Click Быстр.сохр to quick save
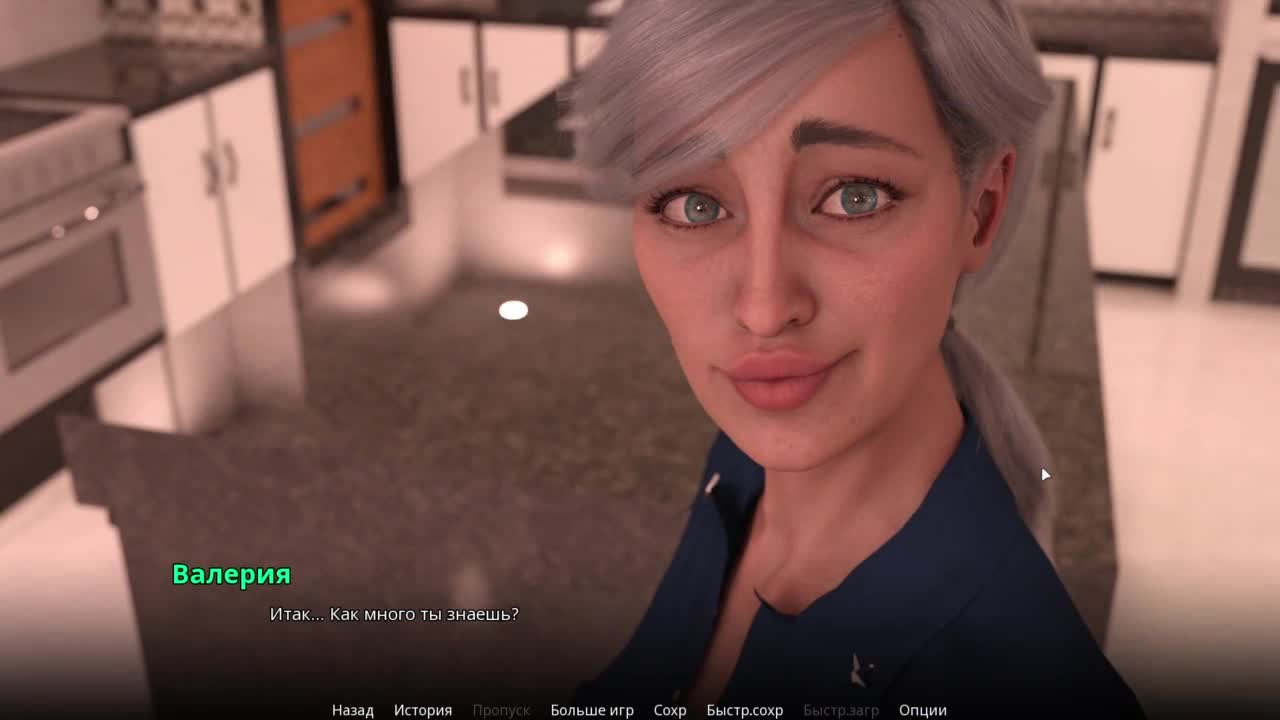This screenshot has width=1280, height=720. (744, 710)
